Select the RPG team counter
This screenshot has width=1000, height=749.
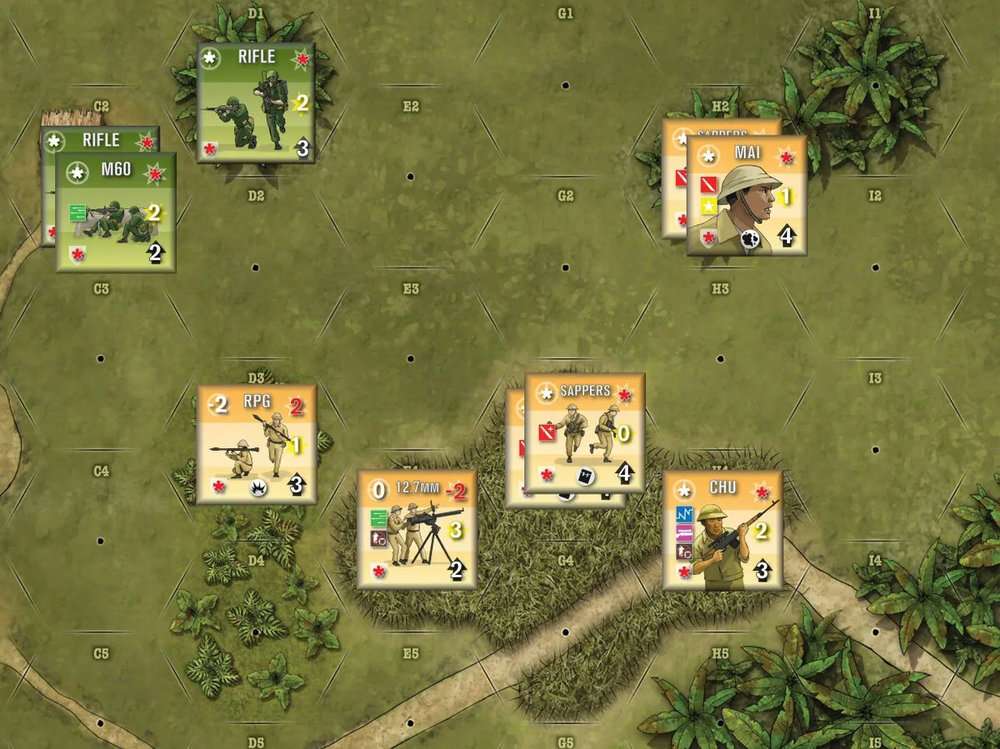pos(257,444)
